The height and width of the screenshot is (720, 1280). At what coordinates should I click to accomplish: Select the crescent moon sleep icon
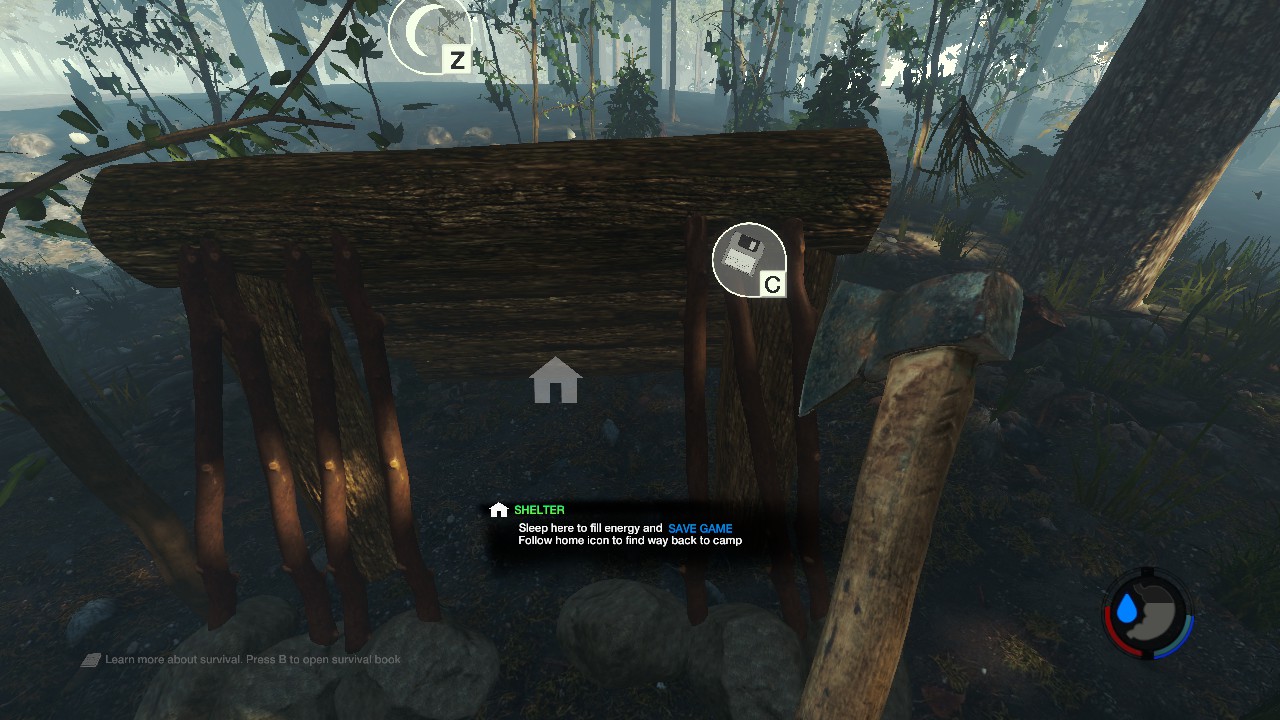427,34
